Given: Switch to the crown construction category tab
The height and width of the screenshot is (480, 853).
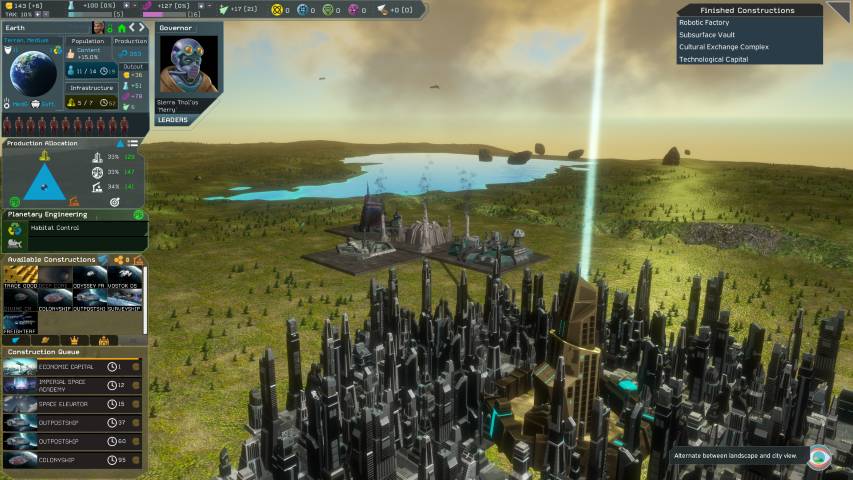Looking at the screenshot, I should point(75,341).
